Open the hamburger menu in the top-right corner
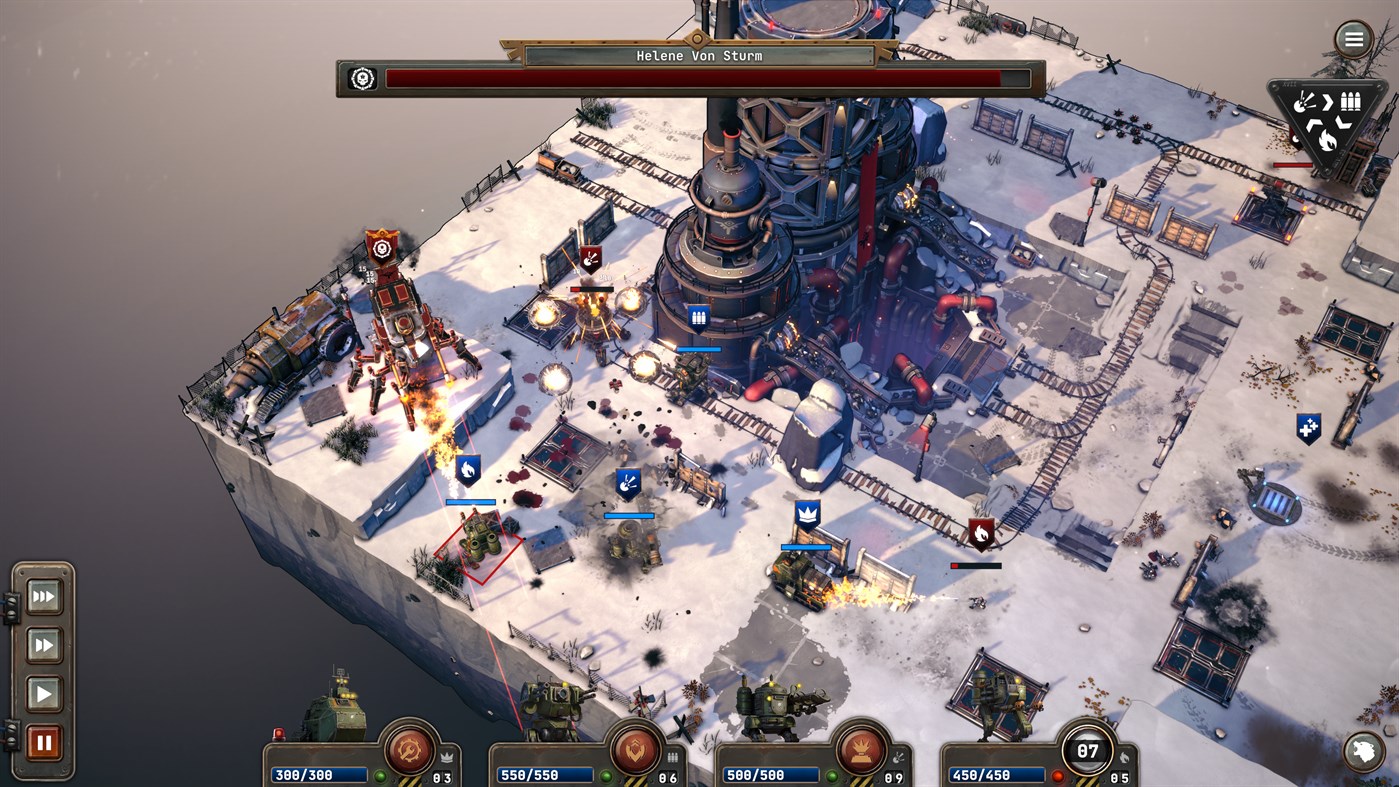Viewport: 1399px width, 787px height. [x=1353, y=38]
